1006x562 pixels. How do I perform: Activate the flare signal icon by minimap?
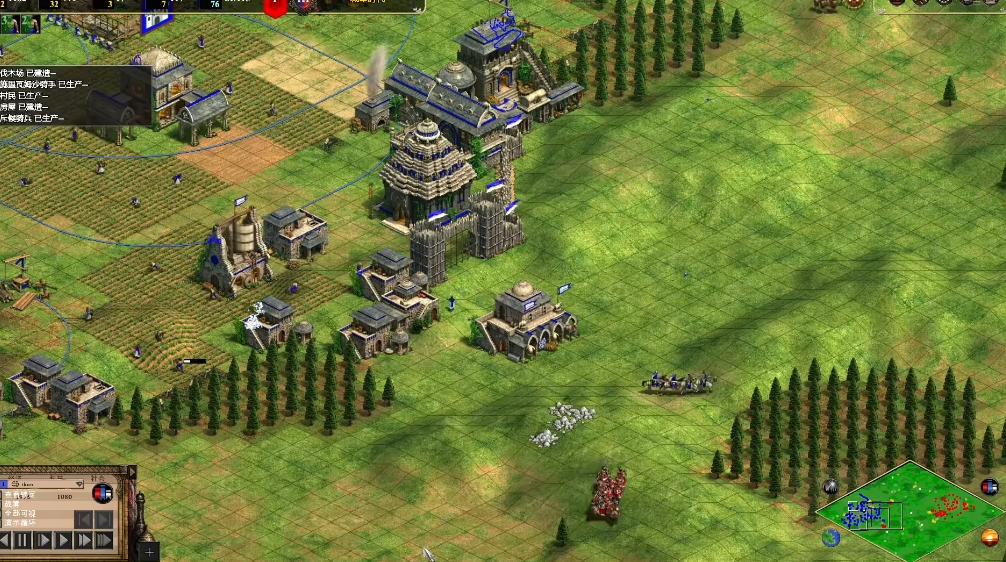pos(831,487)
